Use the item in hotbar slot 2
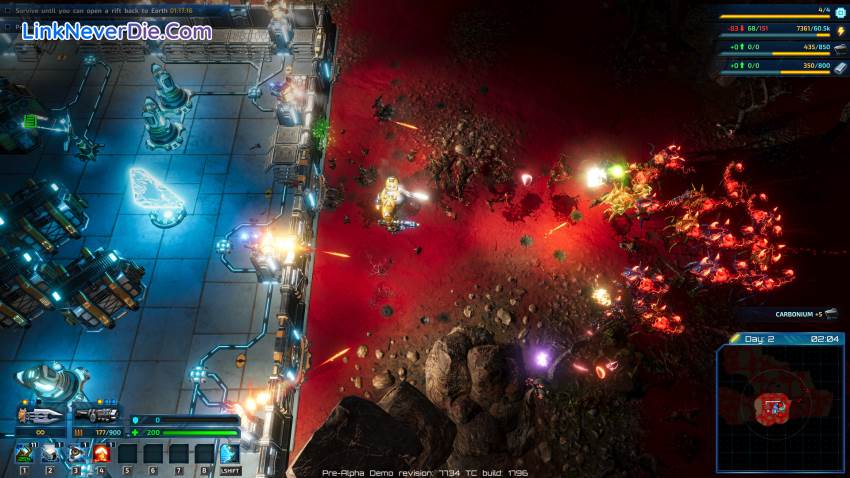 coord(50,453)
